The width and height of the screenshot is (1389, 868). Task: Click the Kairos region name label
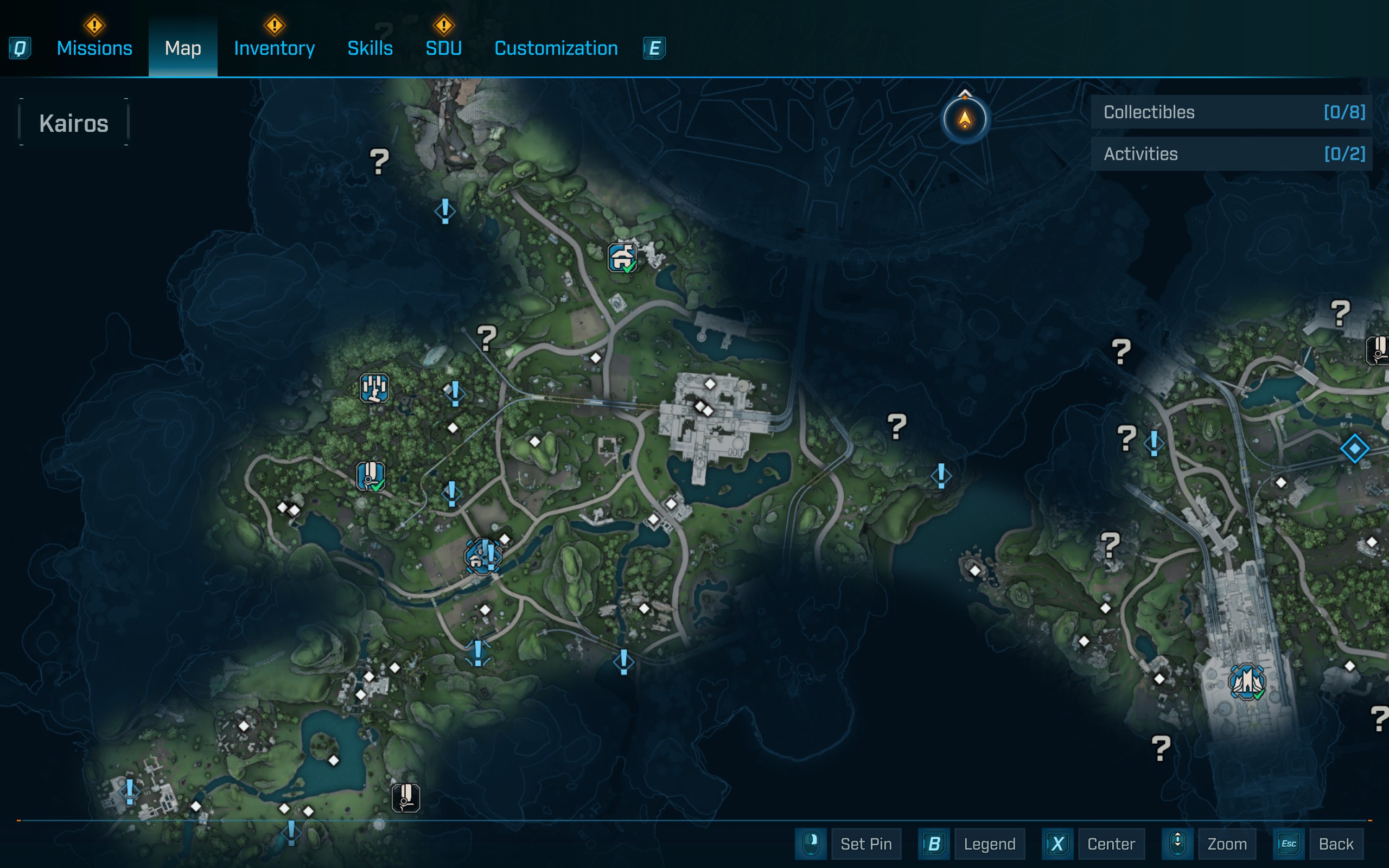(73, 124)
